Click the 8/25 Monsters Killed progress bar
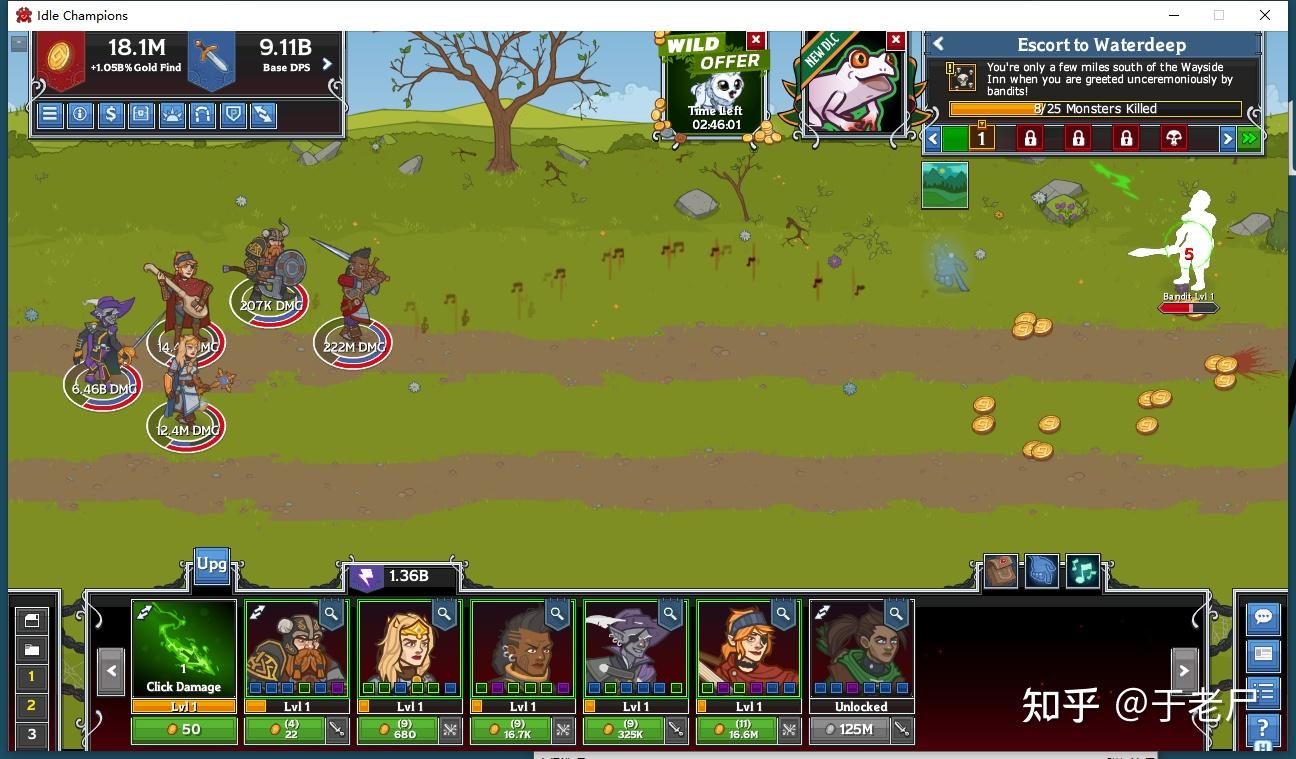 pyautogui.click(x=1093, y=108)
